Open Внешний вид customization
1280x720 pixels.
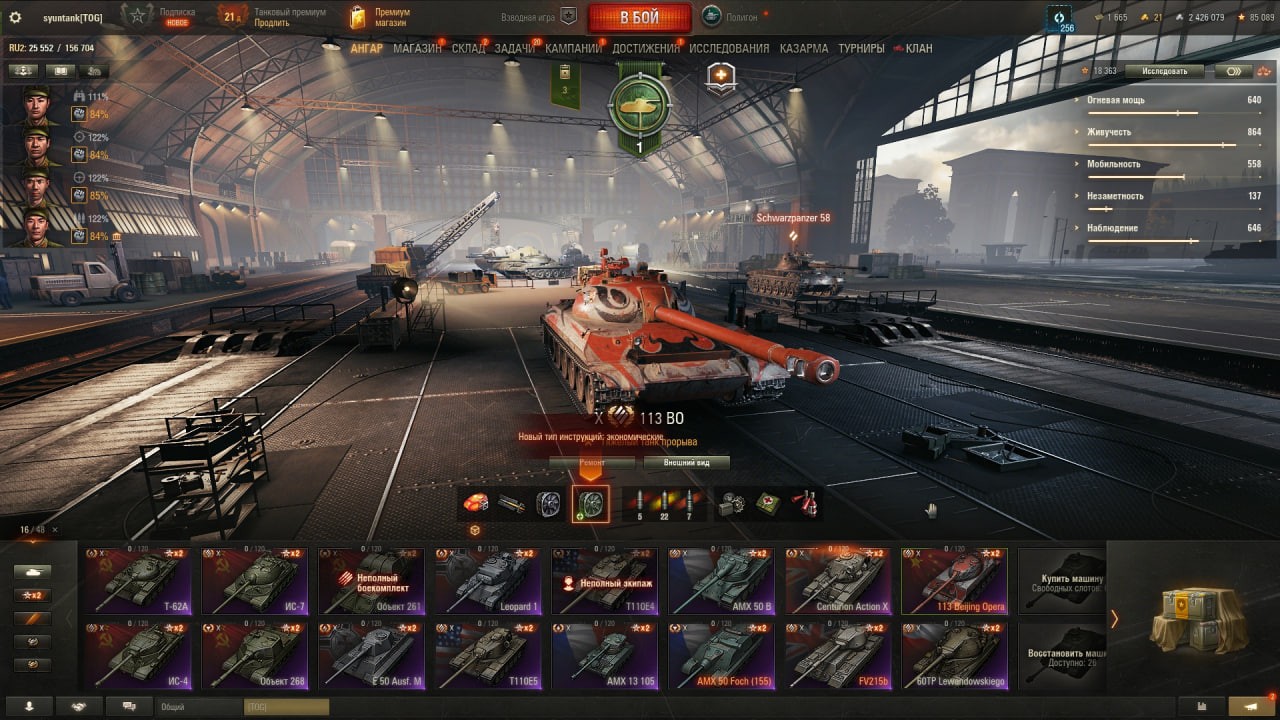tap(685, 463)
